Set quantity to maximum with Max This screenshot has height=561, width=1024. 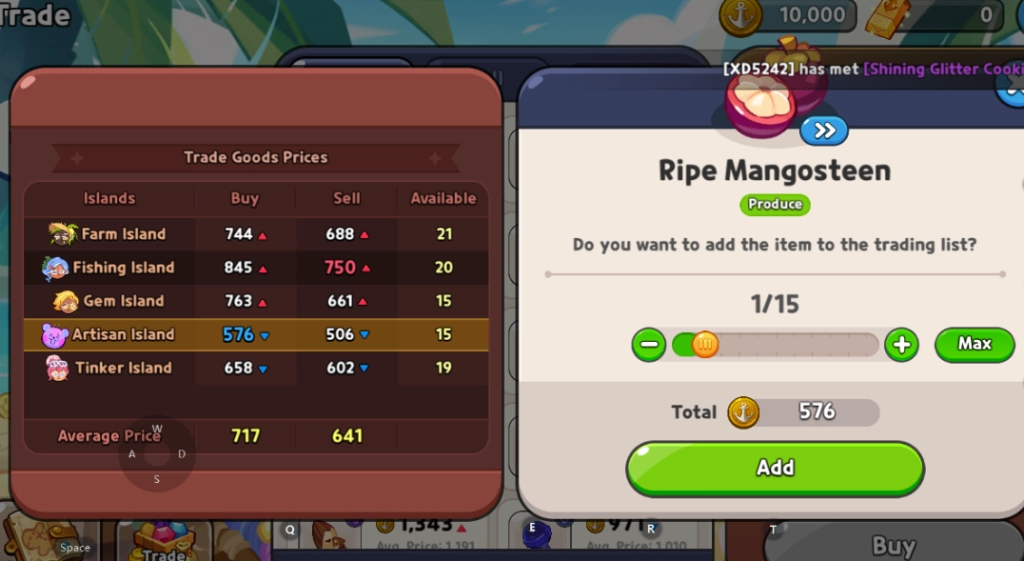pos(974,344)
